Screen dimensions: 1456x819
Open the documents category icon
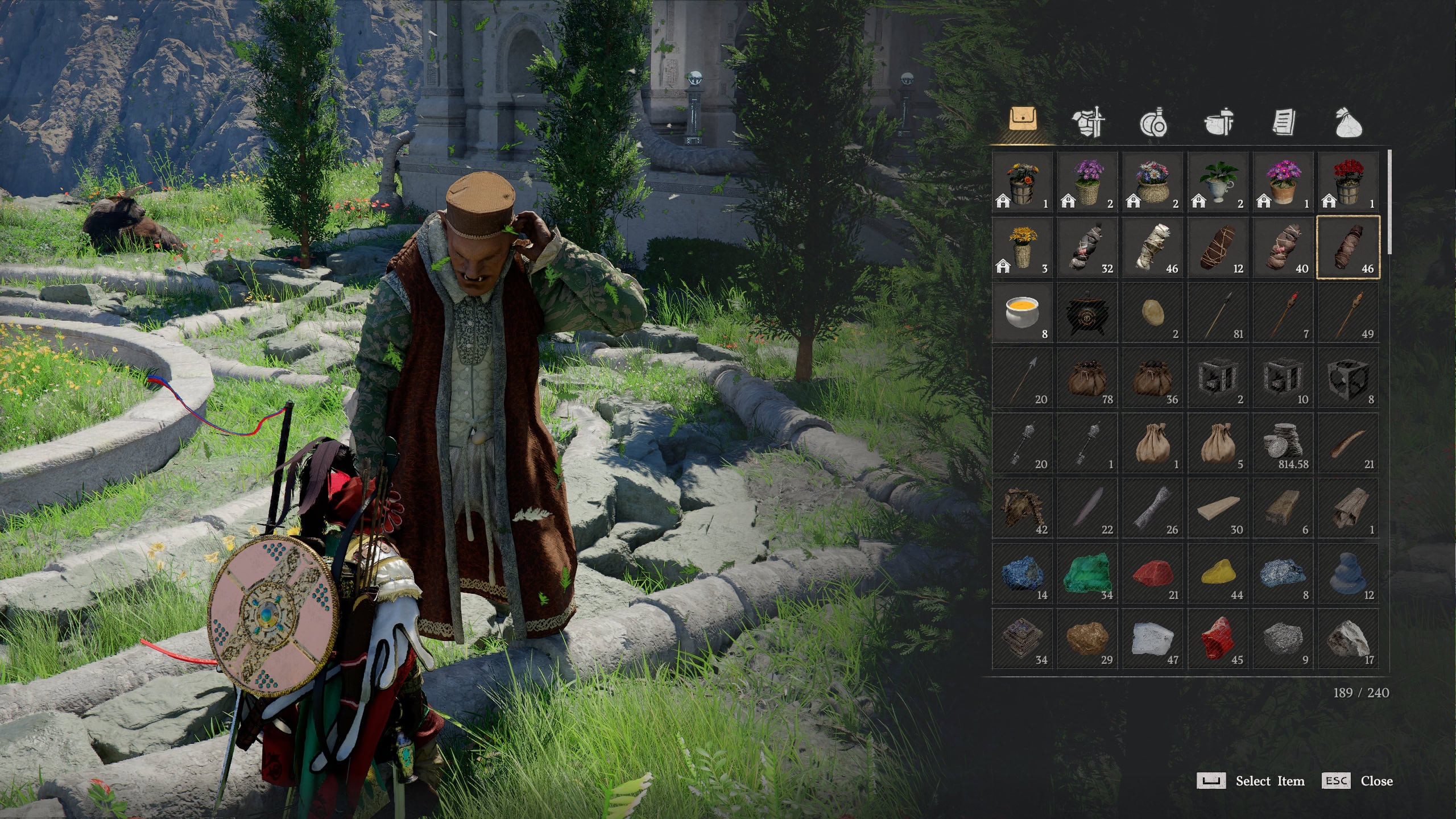[x=1285, y=122]
